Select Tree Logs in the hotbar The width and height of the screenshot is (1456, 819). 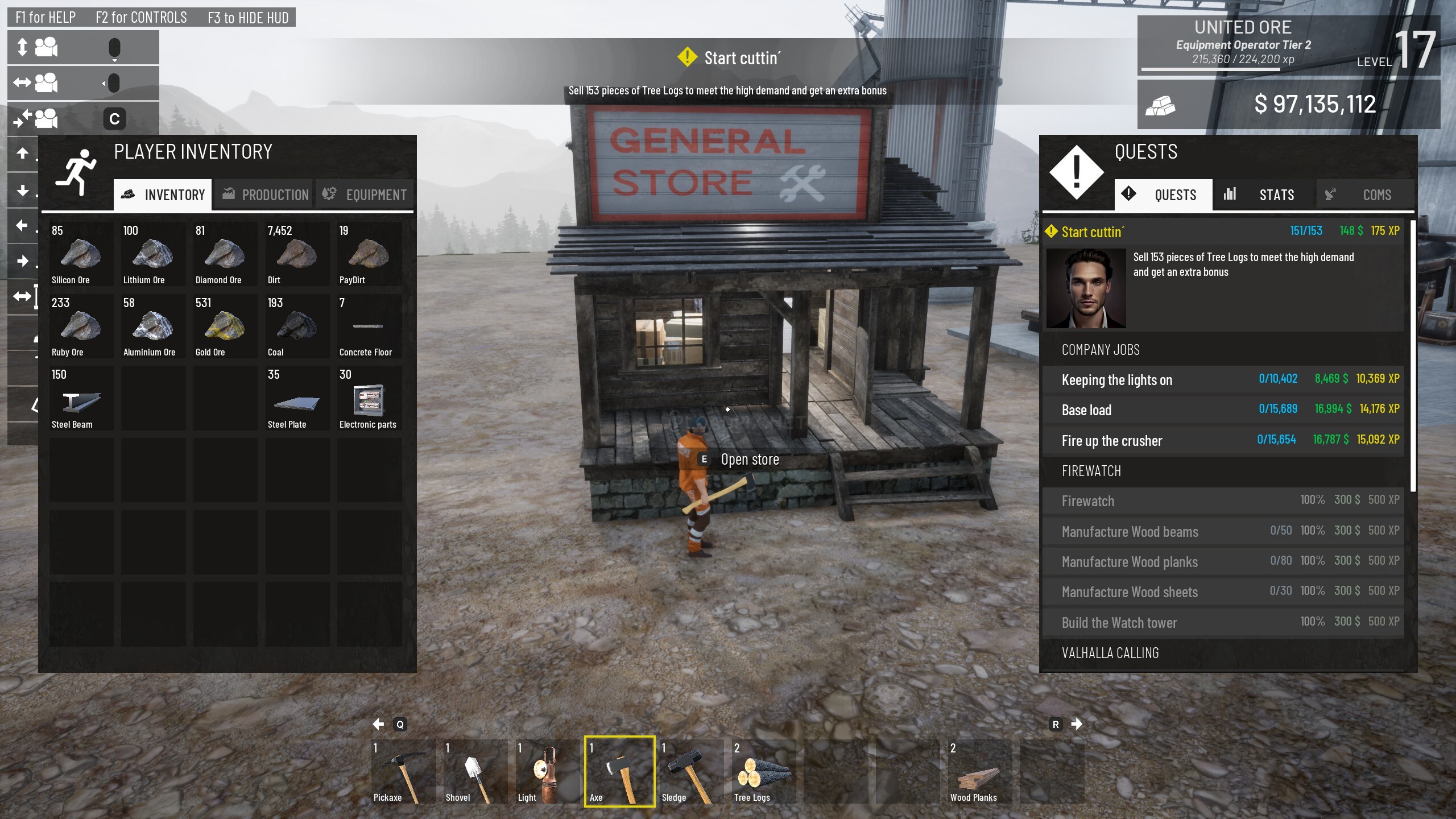(763, 771)
